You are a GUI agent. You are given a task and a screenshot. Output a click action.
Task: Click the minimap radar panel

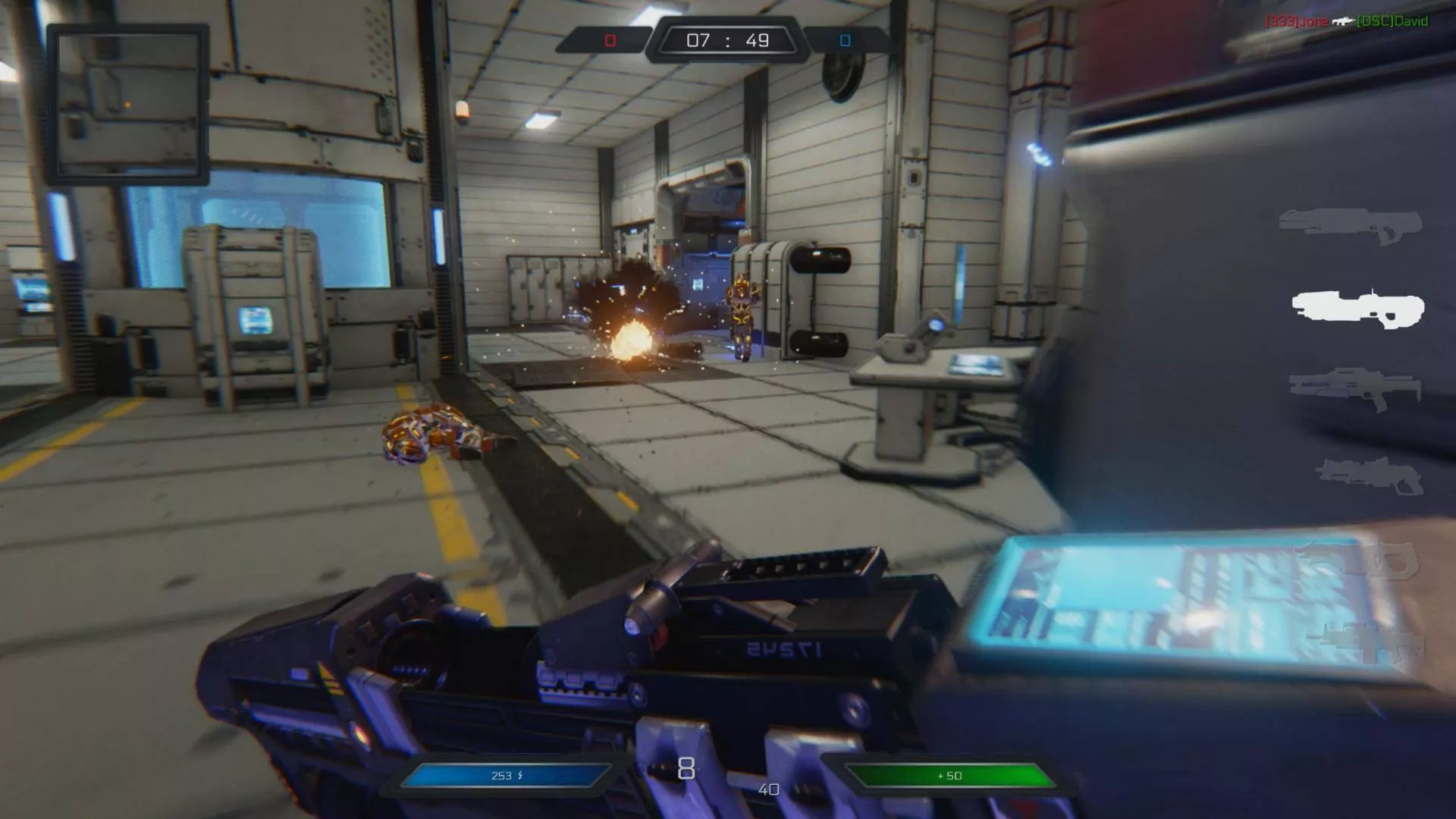tap(127, 104)
